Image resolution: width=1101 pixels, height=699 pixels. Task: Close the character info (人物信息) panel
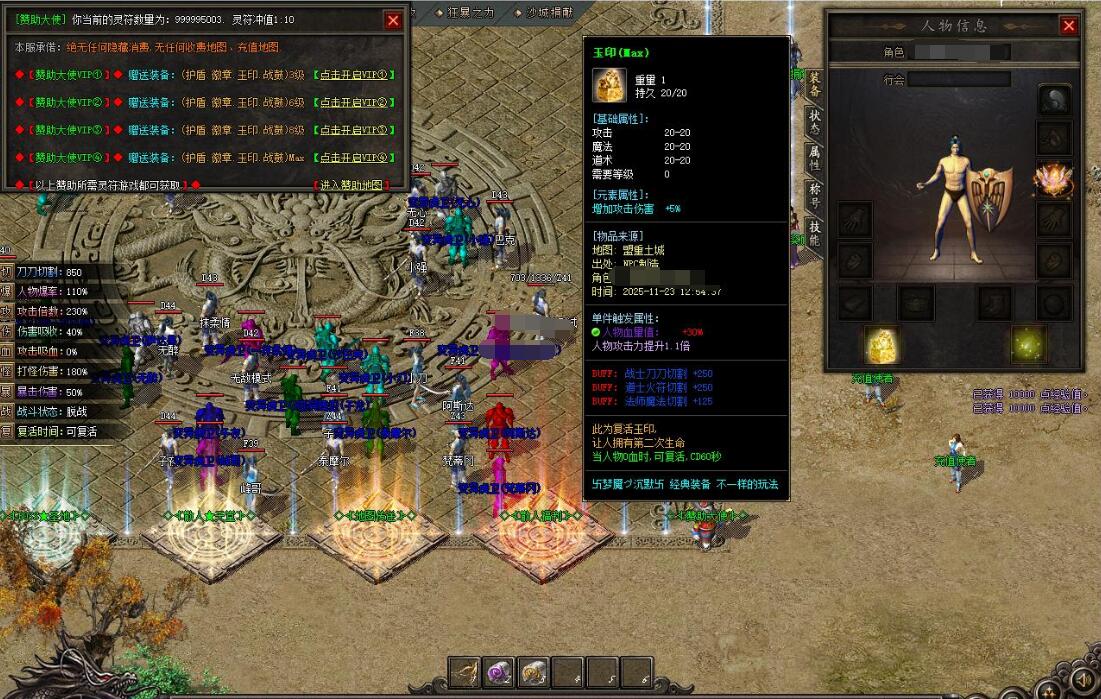pos(1069,26)
